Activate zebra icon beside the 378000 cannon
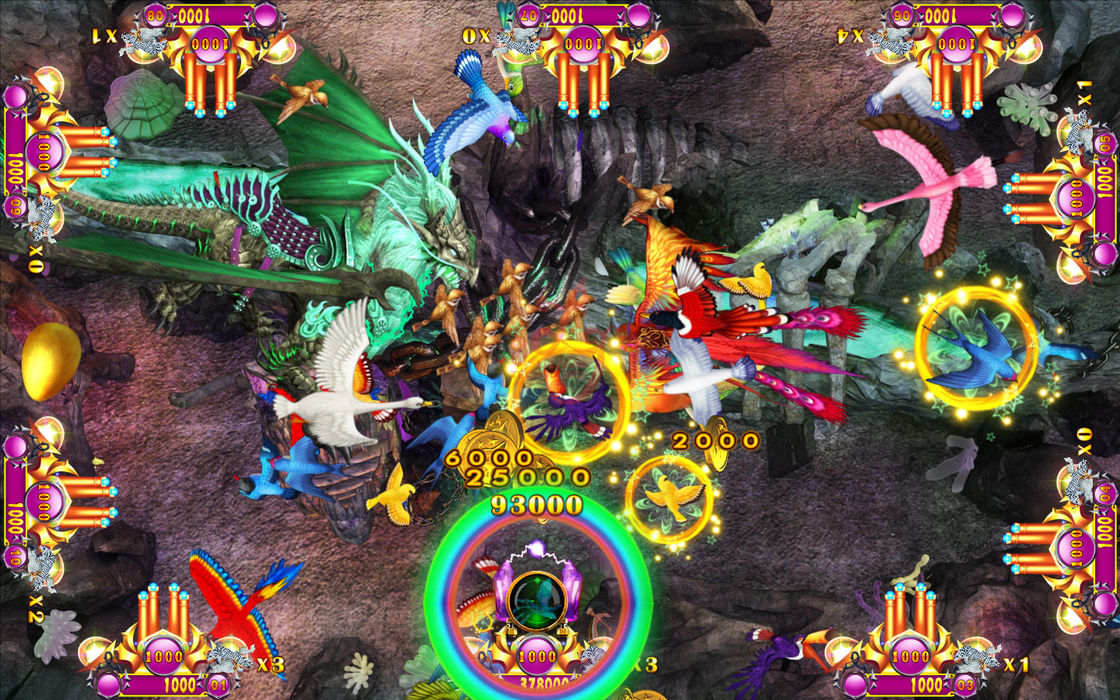 (x=606, y=657)
